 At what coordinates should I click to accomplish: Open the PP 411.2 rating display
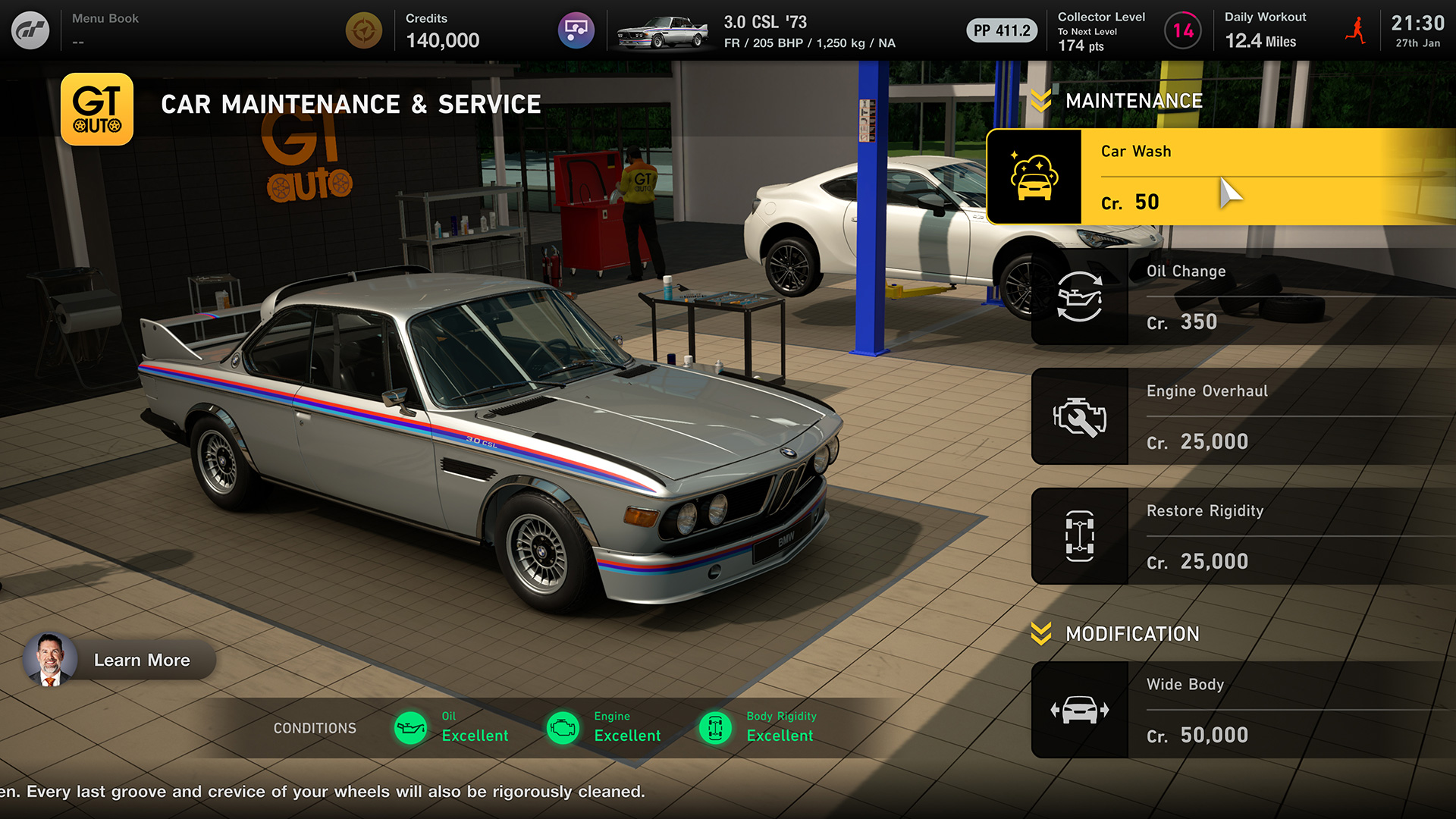(1001, 30)
